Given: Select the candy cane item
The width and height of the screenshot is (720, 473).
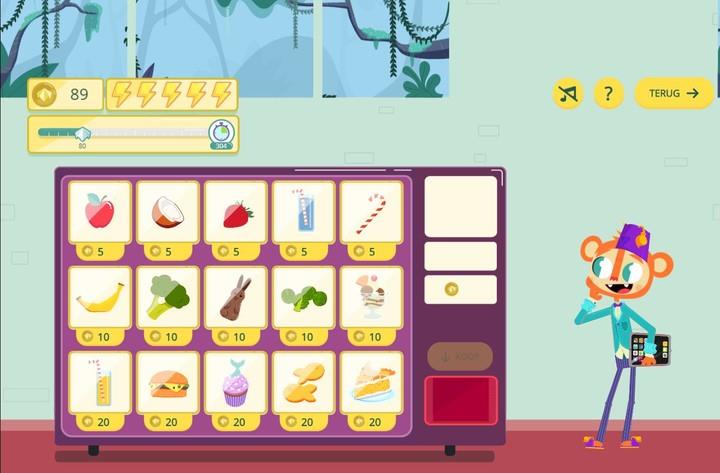Looking at the screenshot, I should point(371,212).
